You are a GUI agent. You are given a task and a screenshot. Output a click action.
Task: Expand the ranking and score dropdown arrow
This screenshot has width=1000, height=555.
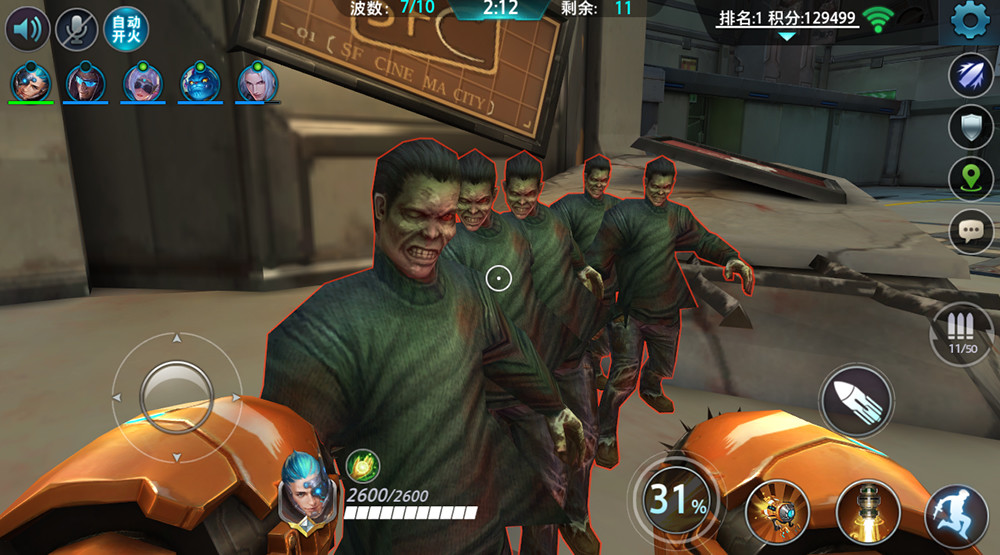(787, 36)
